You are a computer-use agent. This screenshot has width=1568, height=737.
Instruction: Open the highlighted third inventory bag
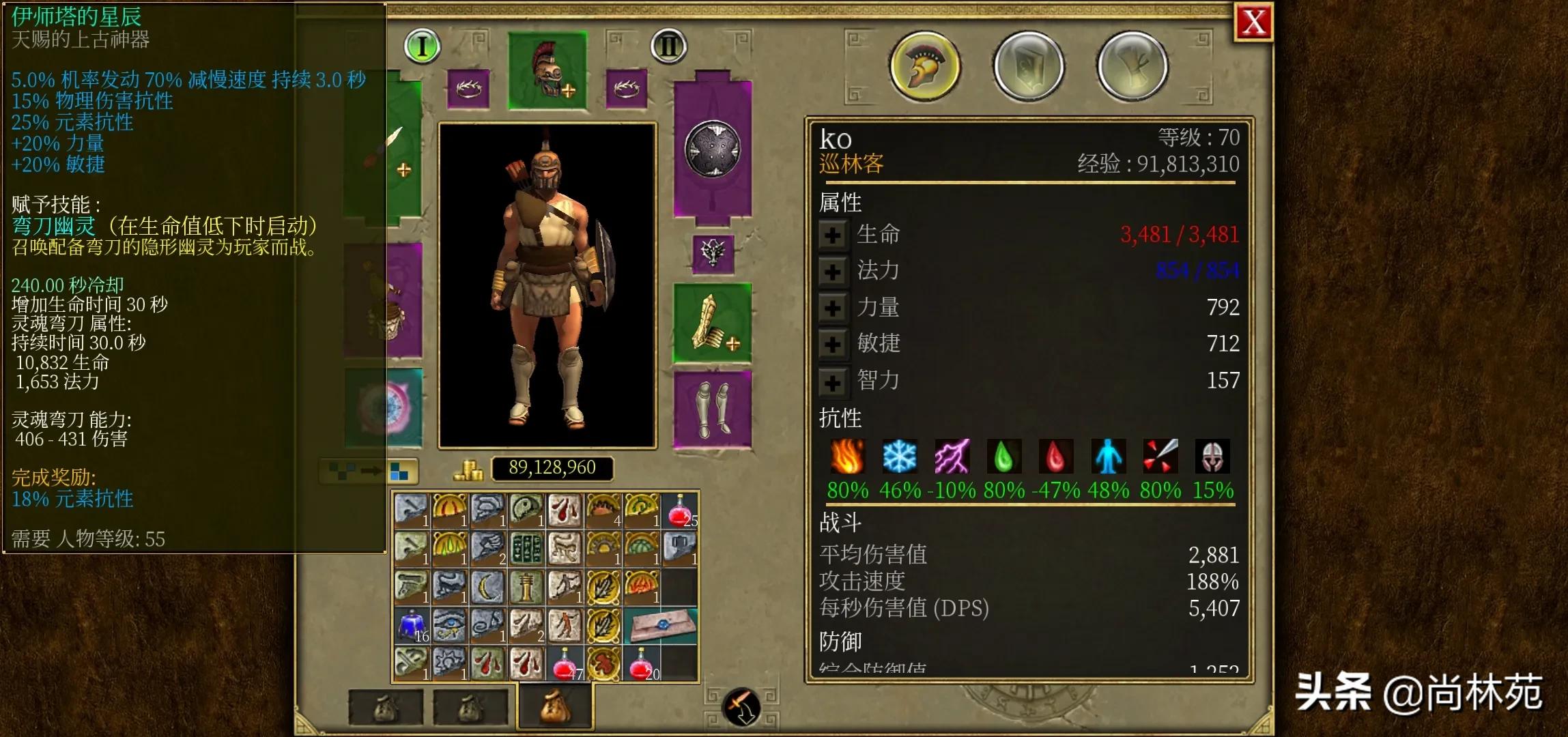click(x=555, y=708)
